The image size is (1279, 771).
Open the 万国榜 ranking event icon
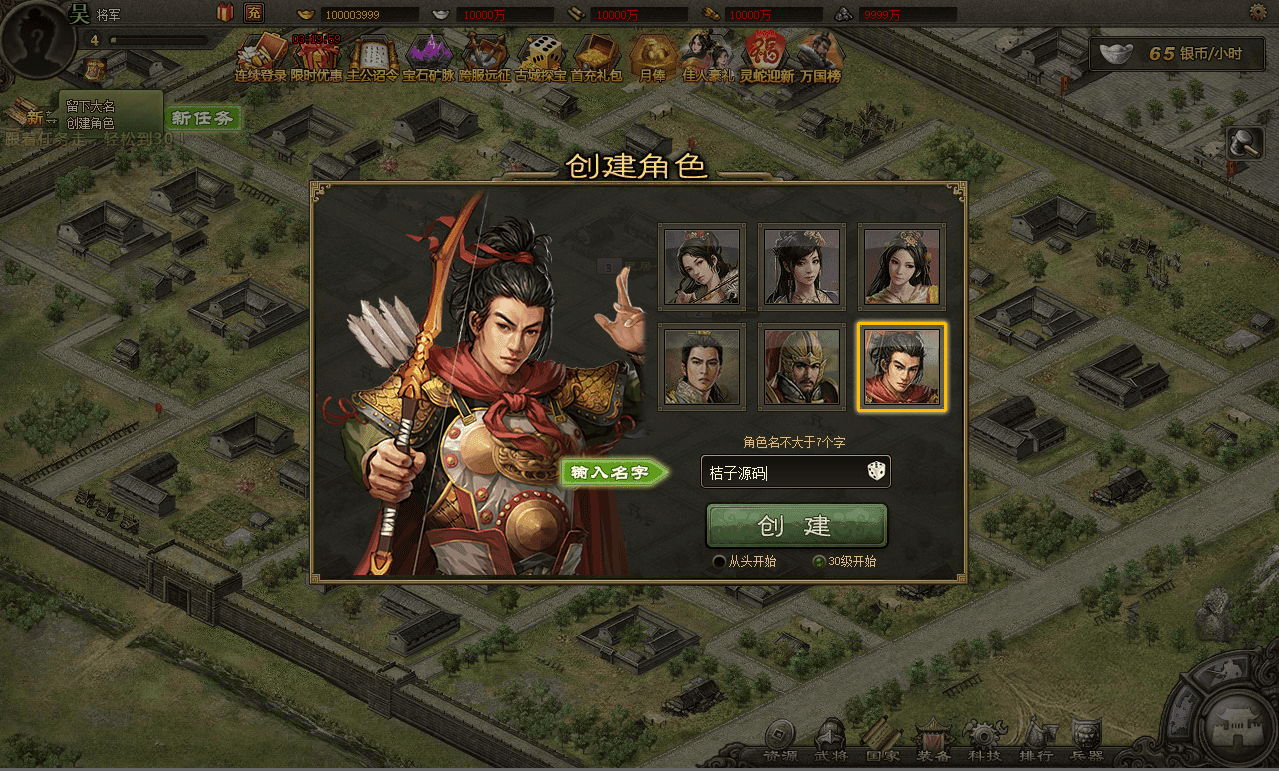pos(820,57)
